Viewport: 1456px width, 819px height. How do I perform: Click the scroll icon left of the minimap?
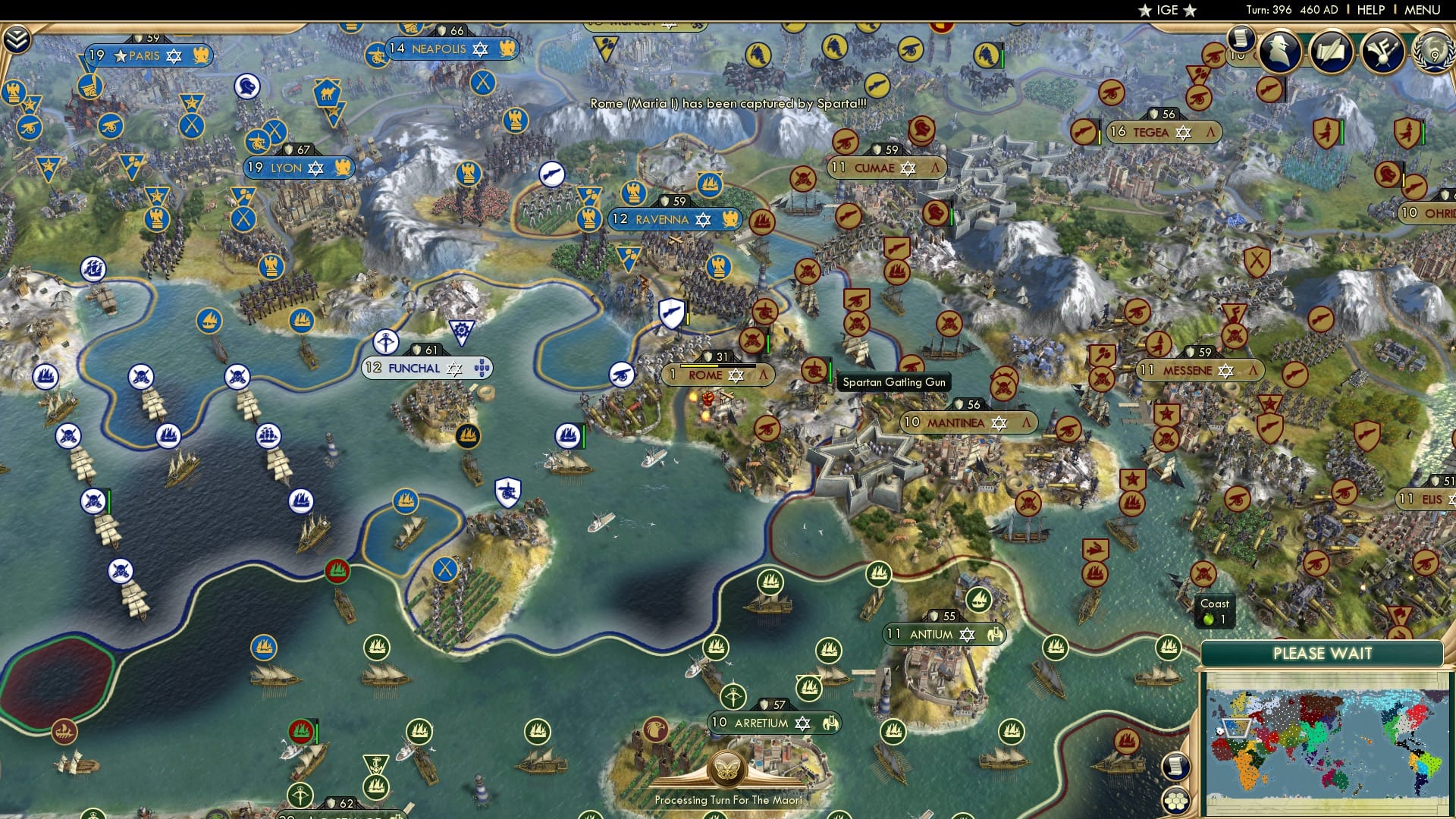(1176, 766)
